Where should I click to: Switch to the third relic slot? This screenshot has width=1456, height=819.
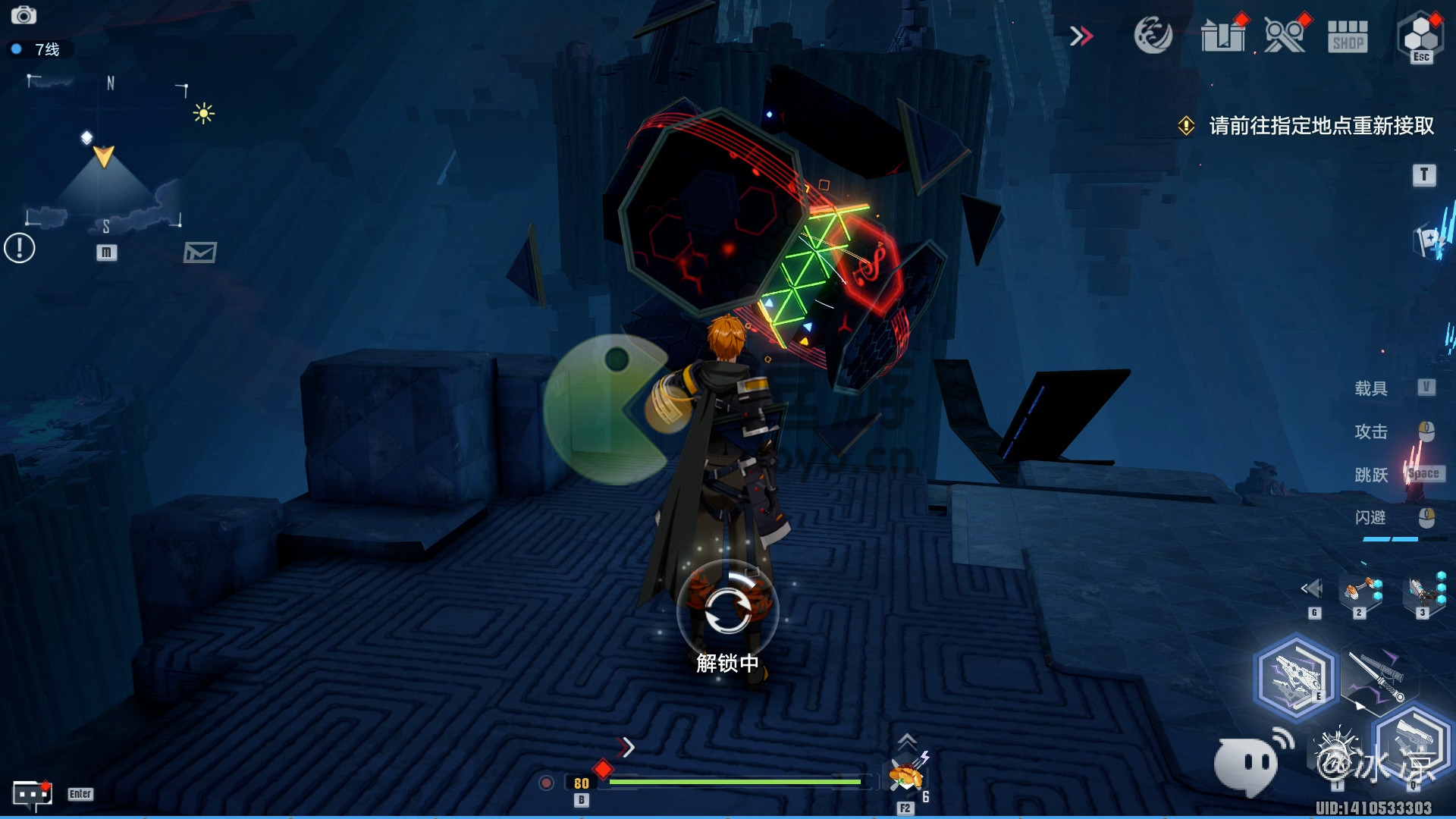(x=1423, y=592)
